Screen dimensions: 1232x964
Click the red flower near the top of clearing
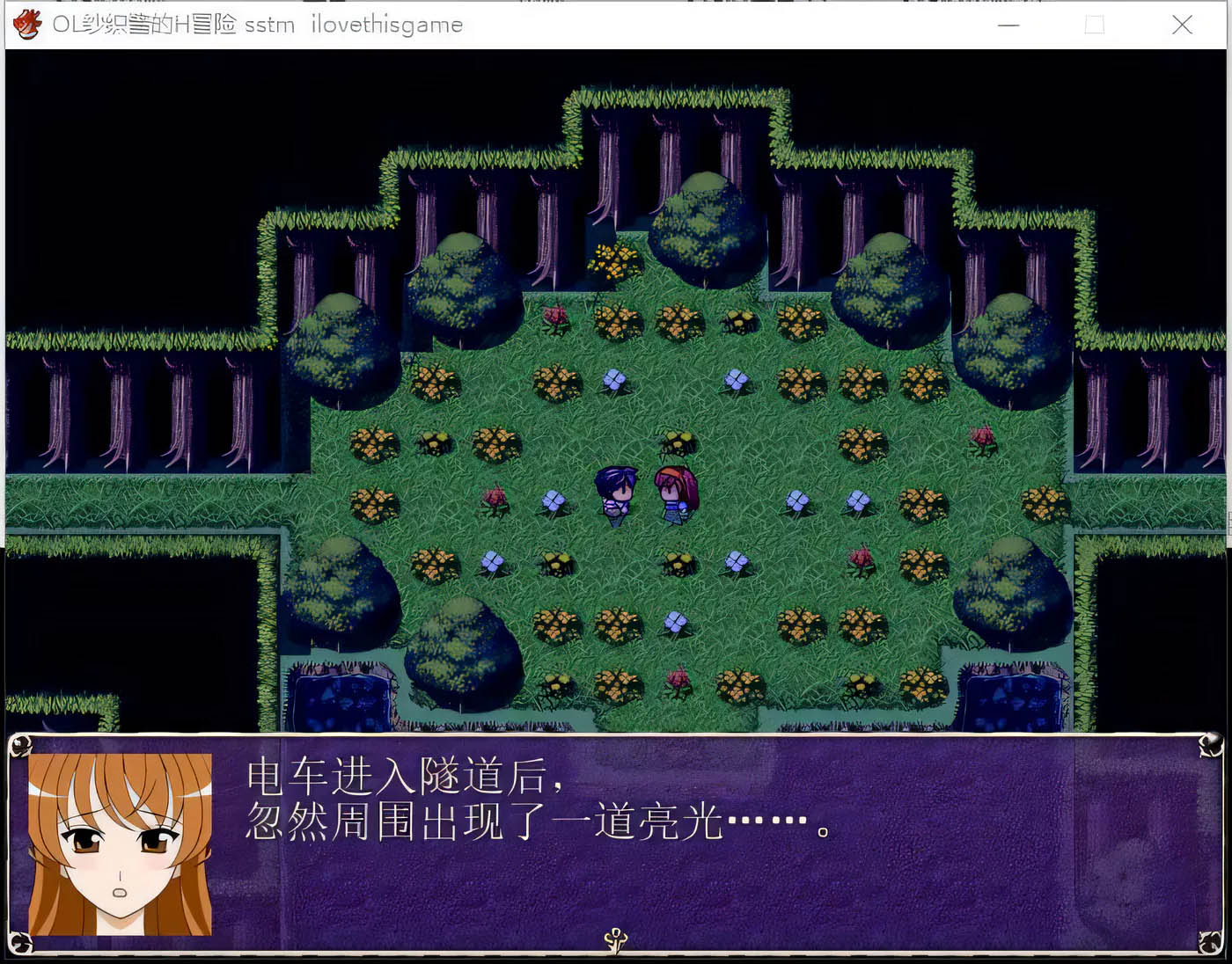click(x=554, y=319)
